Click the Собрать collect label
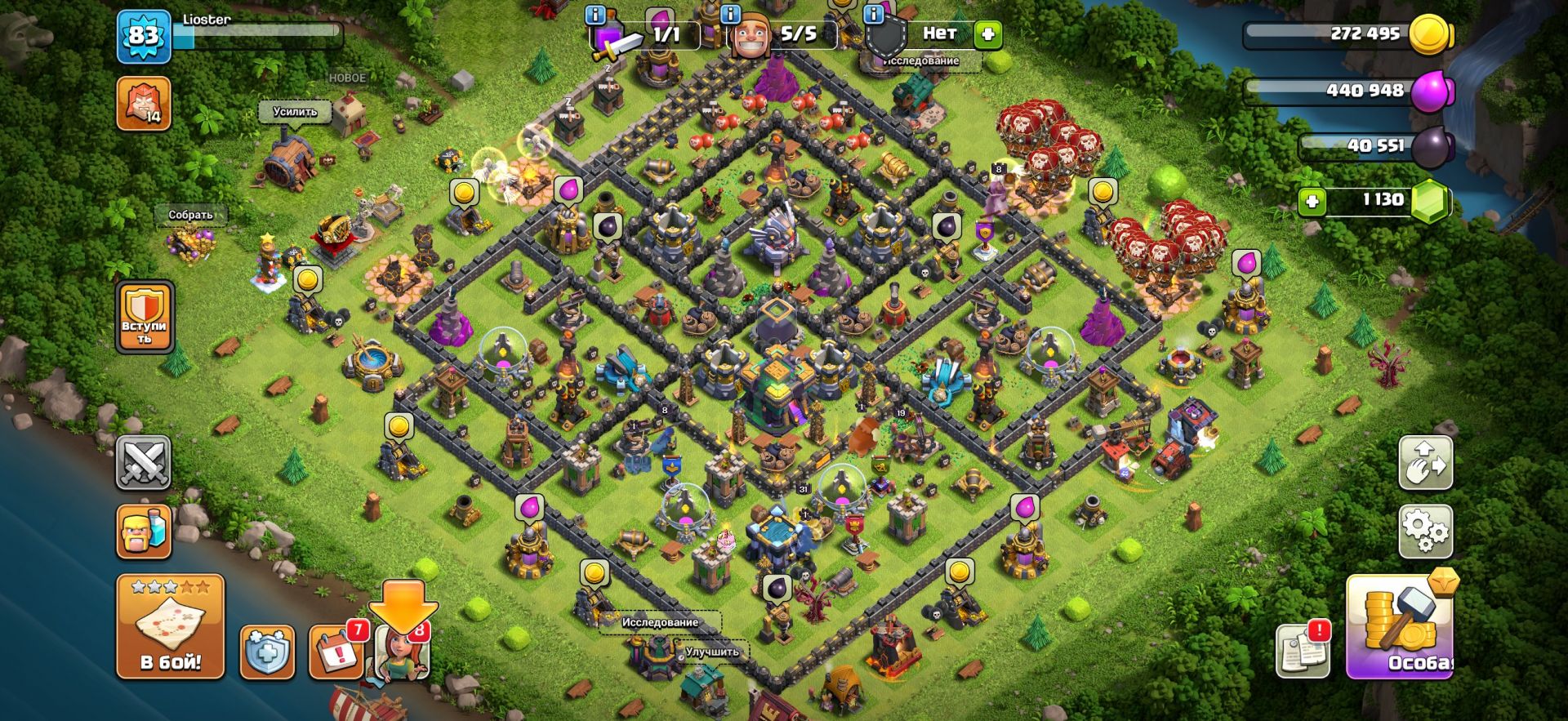The image size is (1568, 721). pyautogui.click(x=190, y=215)
